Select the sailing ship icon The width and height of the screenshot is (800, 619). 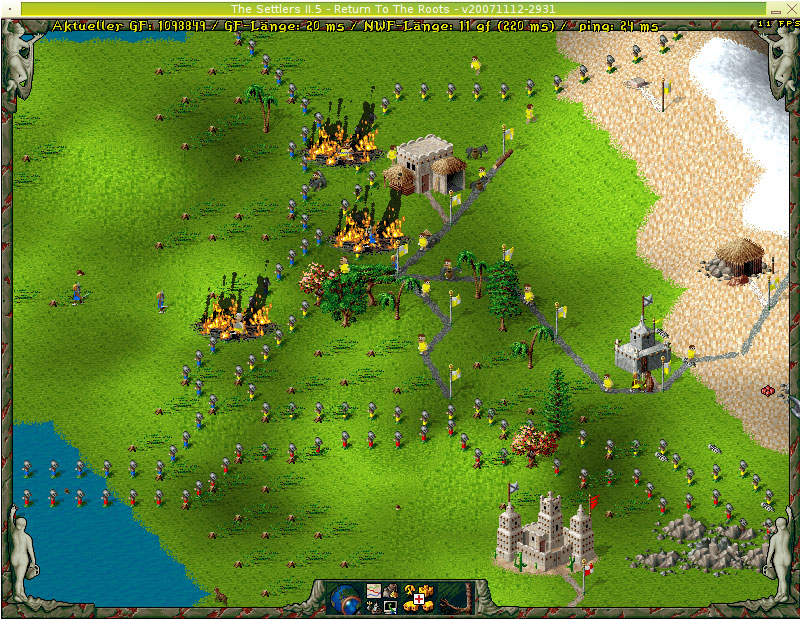(x=374, y=606)
